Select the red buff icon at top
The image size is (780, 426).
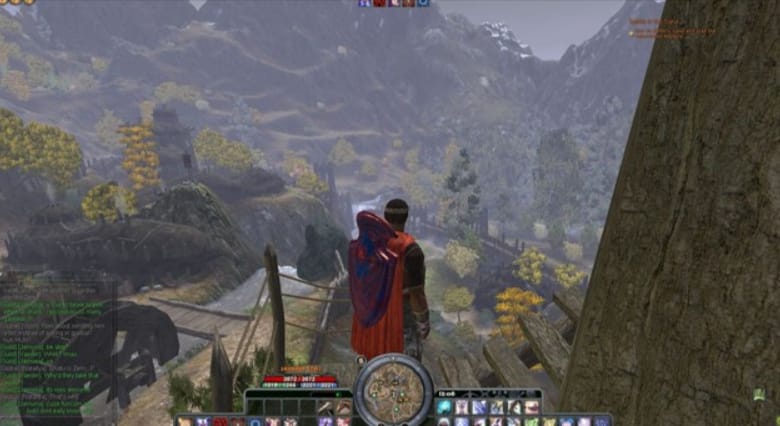[379, 4]
